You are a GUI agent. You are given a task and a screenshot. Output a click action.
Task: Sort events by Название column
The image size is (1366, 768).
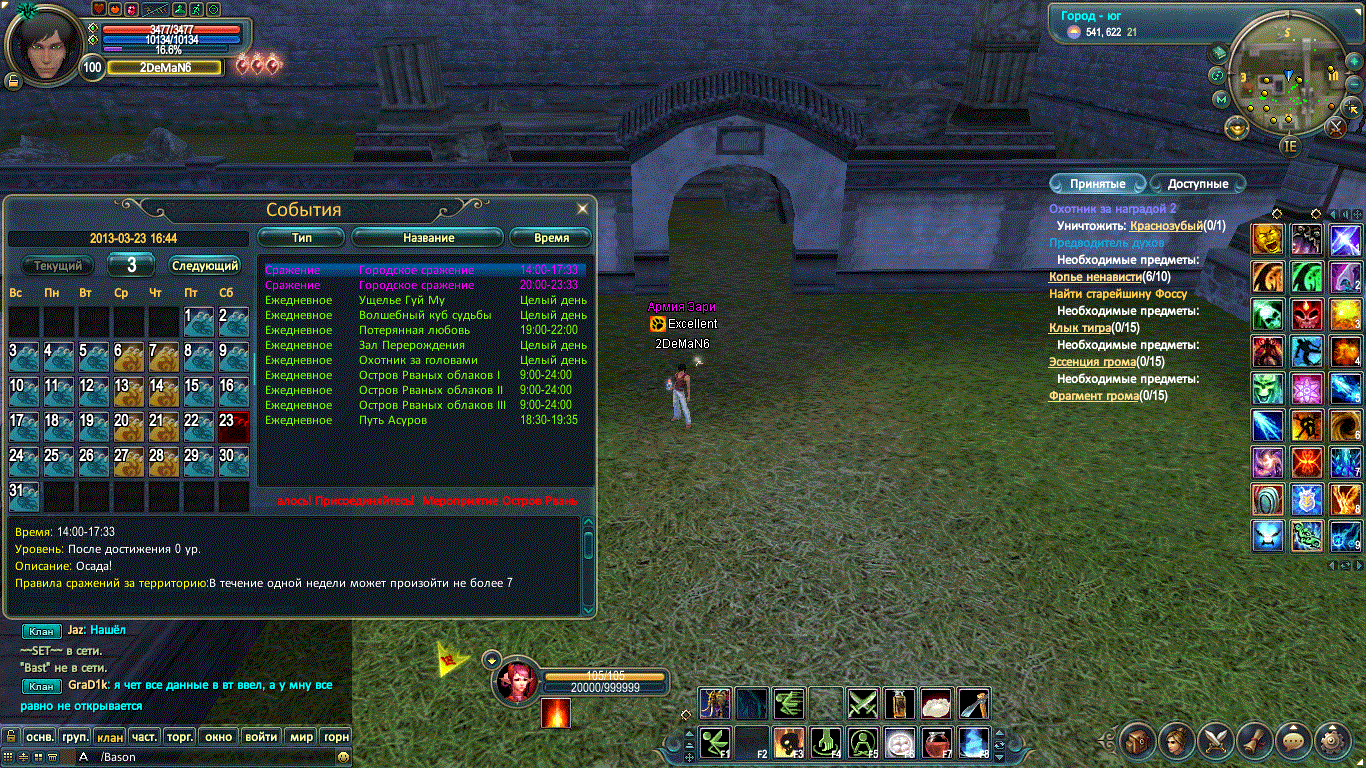[x=428, y=238]
